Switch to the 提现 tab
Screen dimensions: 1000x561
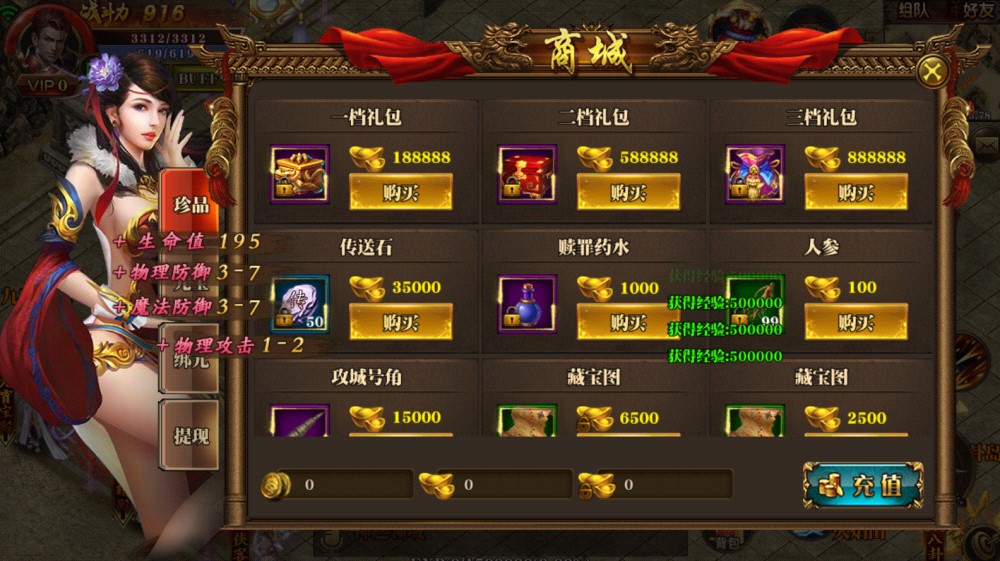190,435
